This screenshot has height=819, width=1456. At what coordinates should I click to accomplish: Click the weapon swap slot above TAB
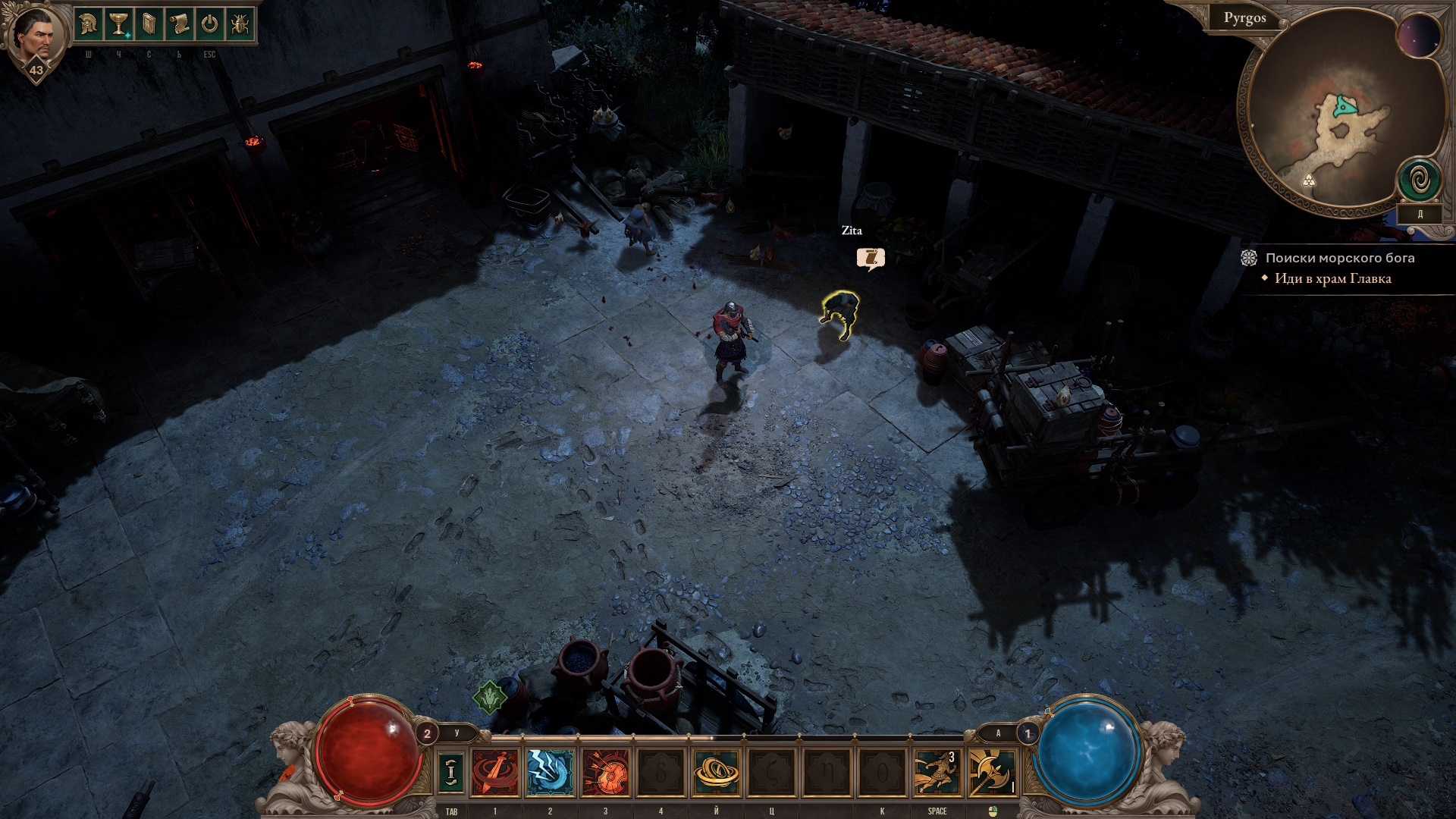click(451, 772)
